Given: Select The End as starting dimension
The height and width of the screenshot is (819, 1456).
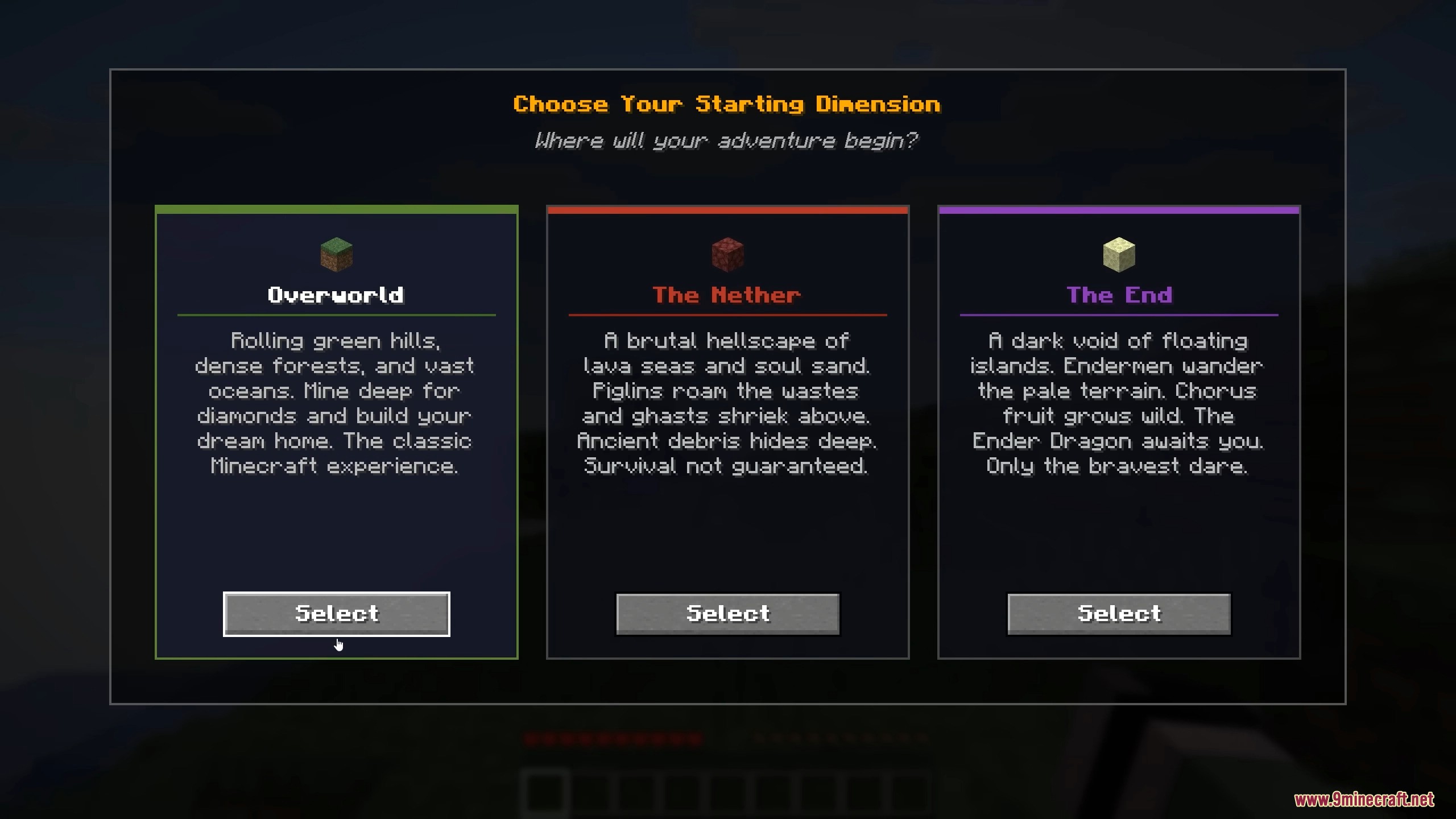Looking at the screenshot, I should (x=1119, y=614).
